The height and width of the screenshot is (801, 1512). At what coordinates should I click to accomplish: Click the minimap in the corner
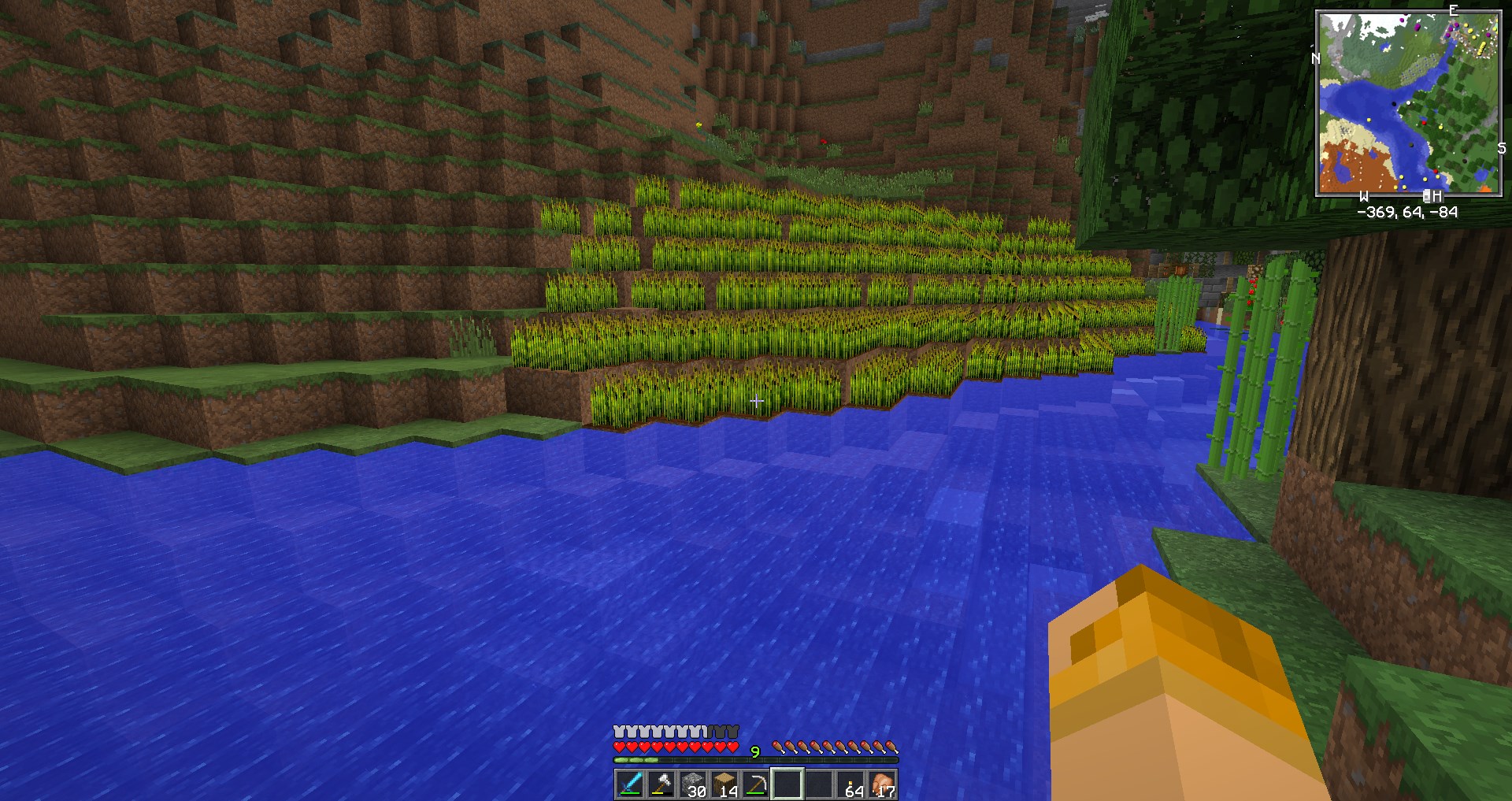coord(1408,103)
